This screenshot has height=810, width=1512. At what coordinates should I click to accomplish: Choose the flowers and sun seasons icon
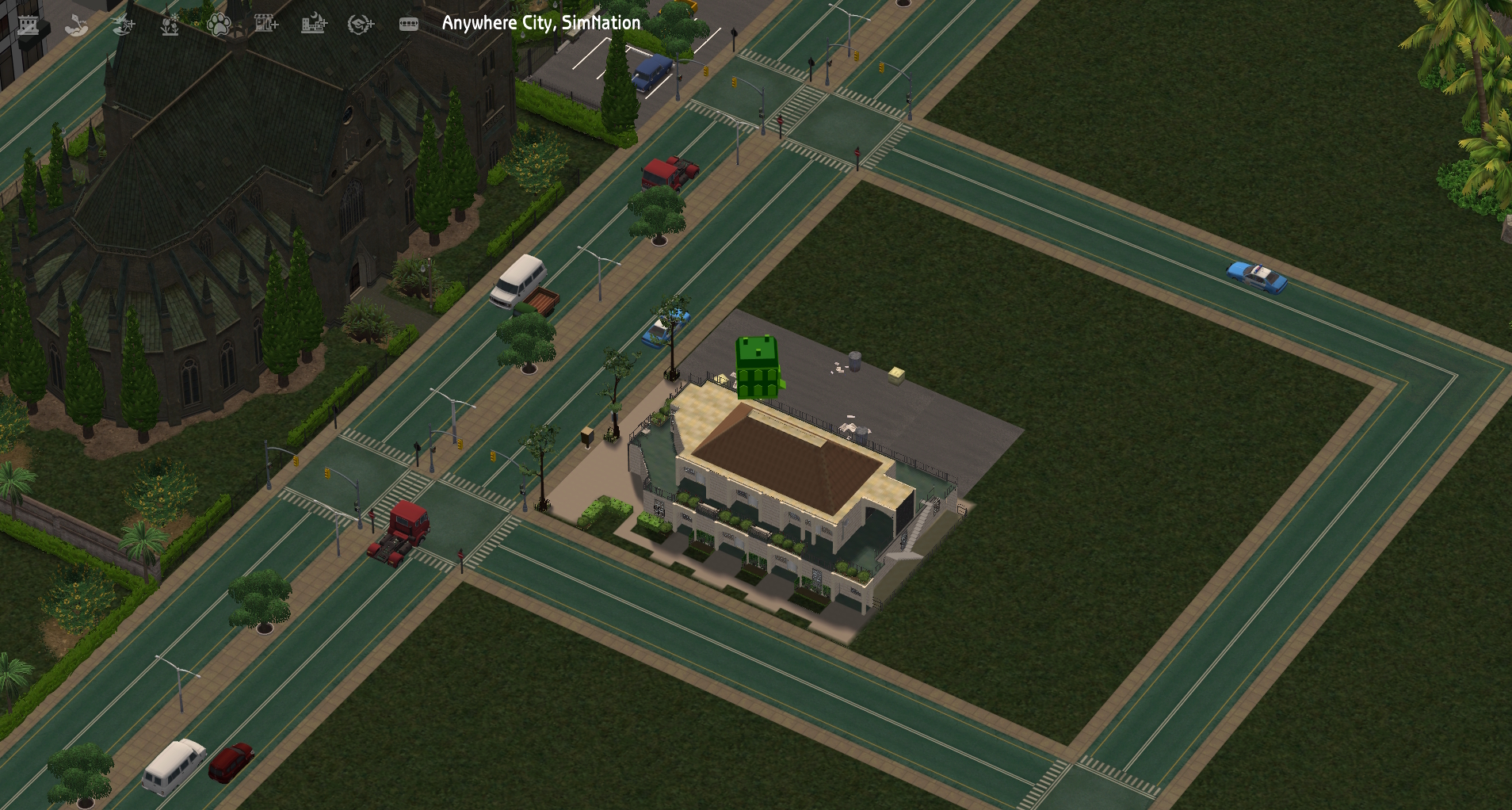coord(170,25)
